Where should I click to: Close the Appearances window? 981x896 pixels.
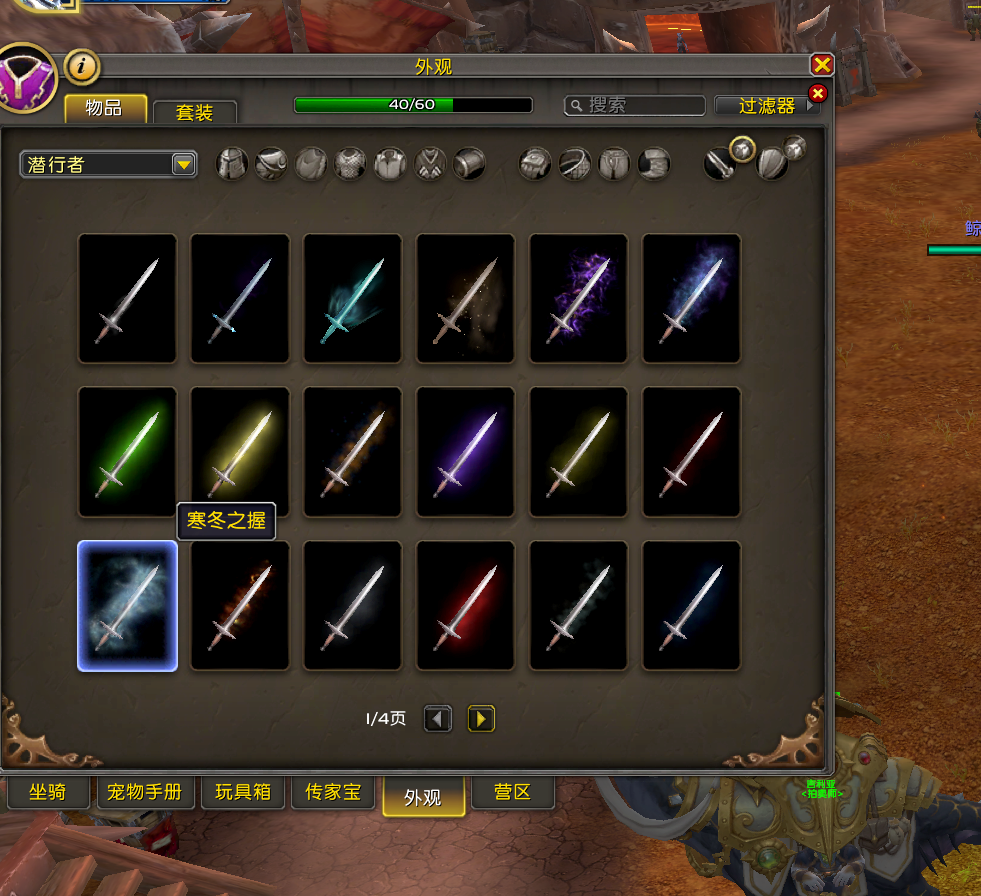point(822,66)
